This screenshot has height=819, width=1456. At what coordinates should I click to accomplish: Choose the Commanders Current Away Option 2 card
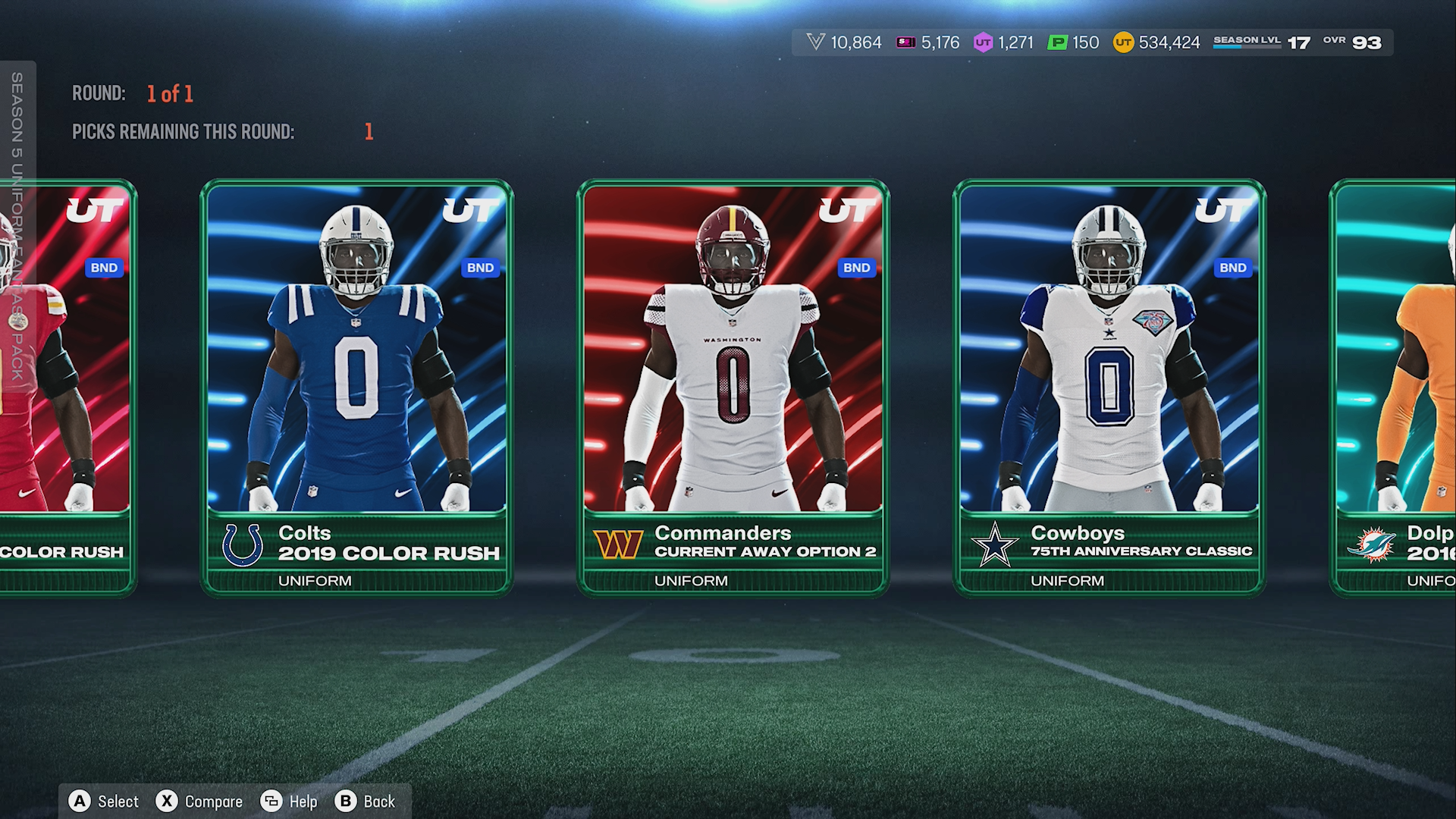point(733,387)
